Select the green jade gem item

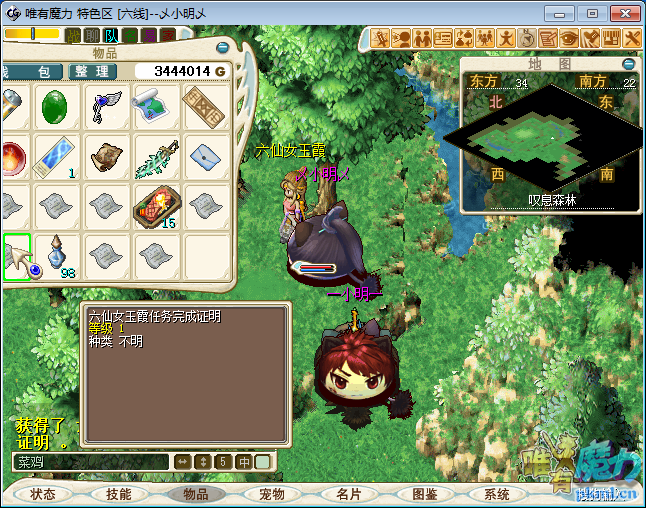coord(56,107)
